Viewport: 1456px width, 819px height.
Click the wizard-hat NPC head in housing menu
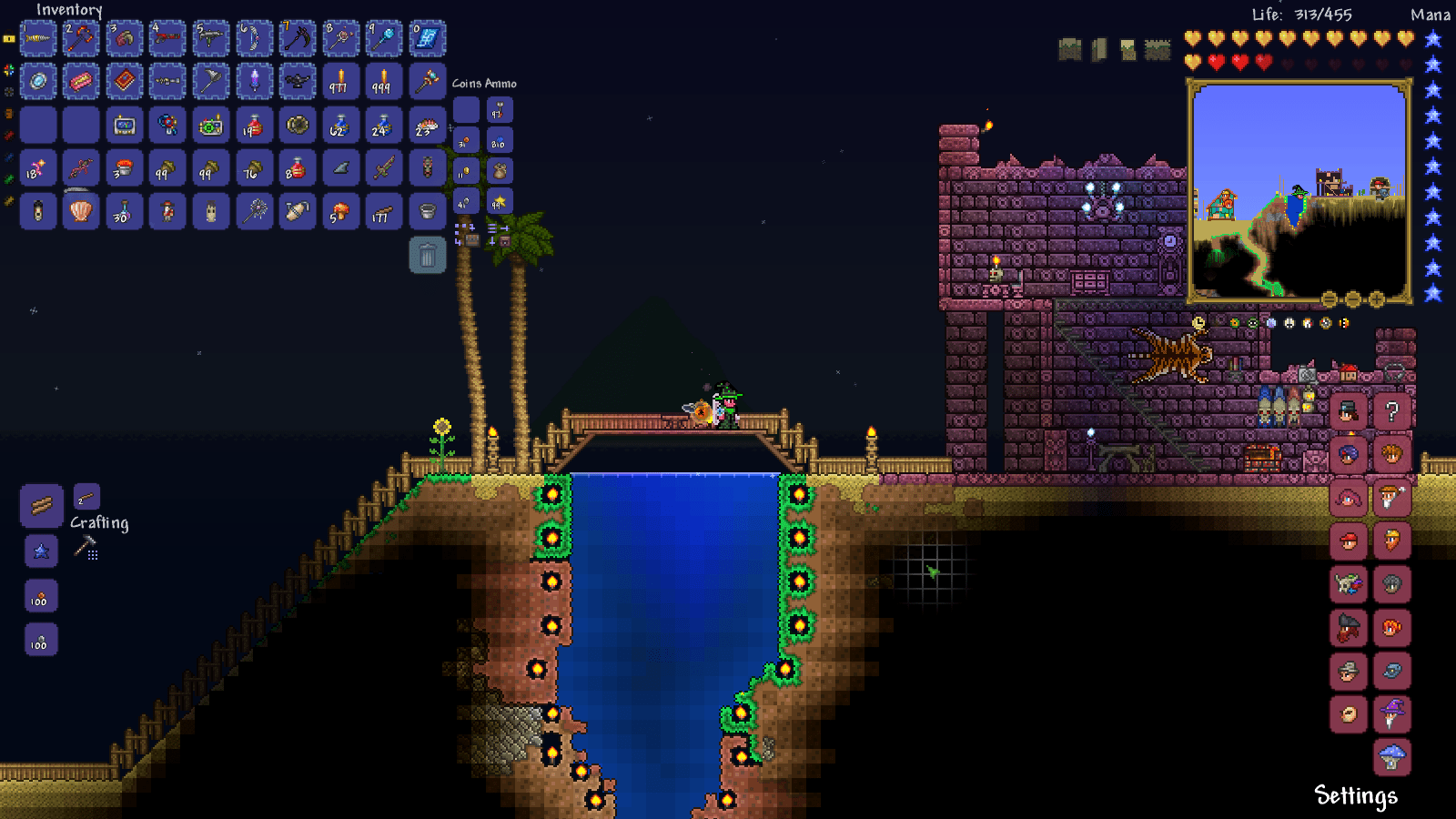coord(1391,714)
